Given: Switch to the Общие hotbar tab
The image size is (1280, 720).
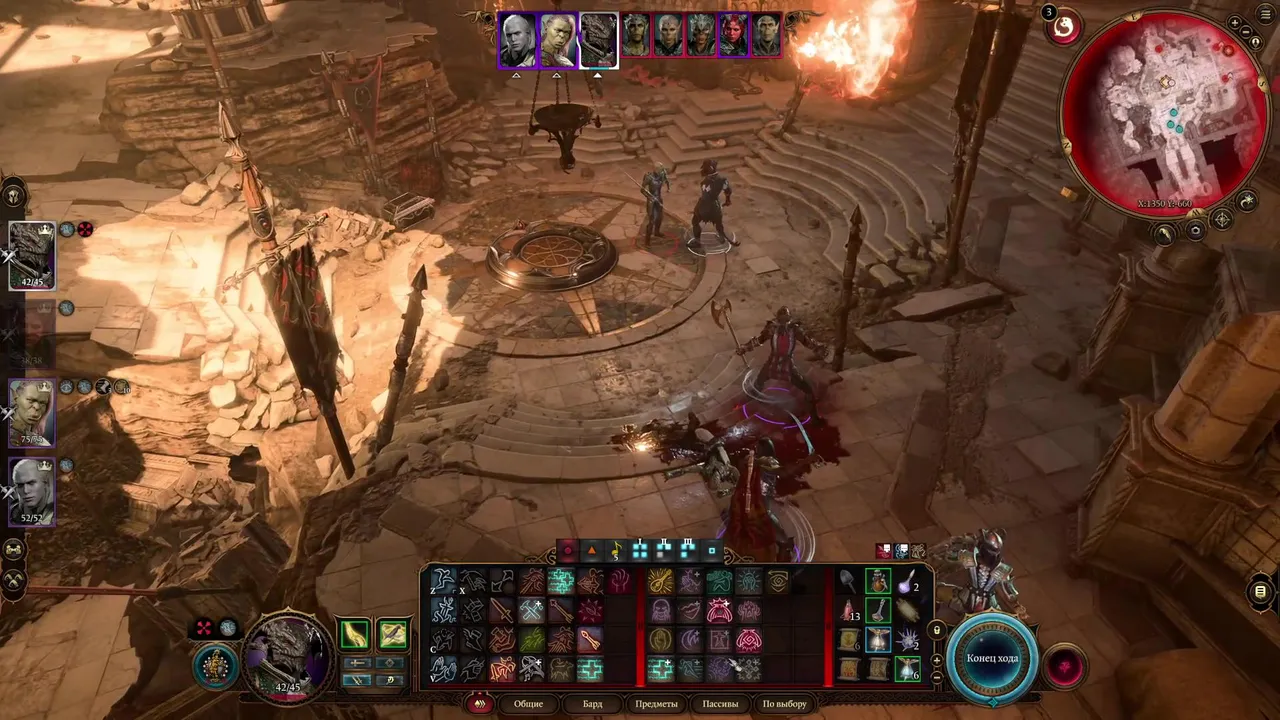Looking at the screenshot, I should coord(528,704).
